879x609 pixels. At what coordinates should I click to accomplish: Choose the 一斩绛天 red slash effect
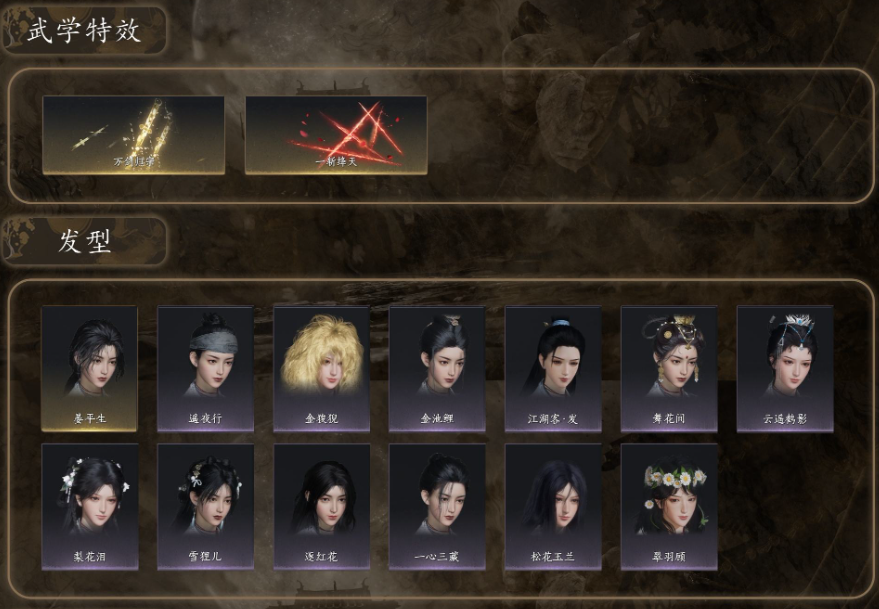click(336, 135)
